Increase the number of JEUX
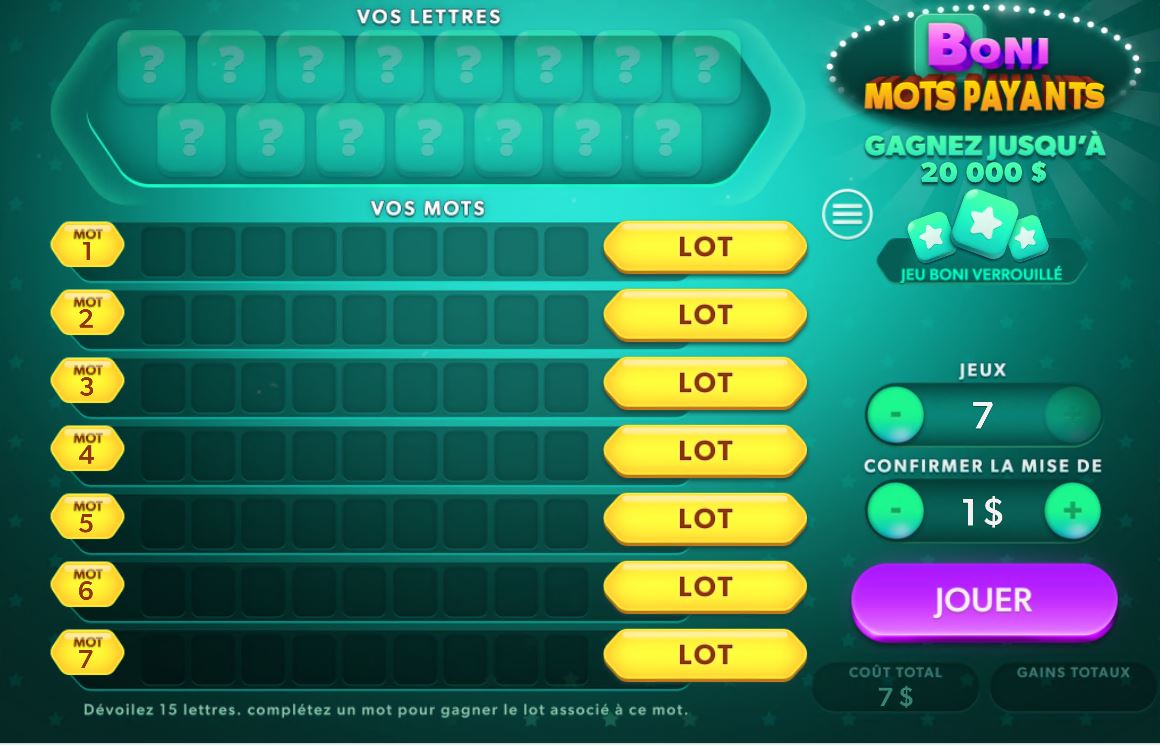 (1072, 414)
